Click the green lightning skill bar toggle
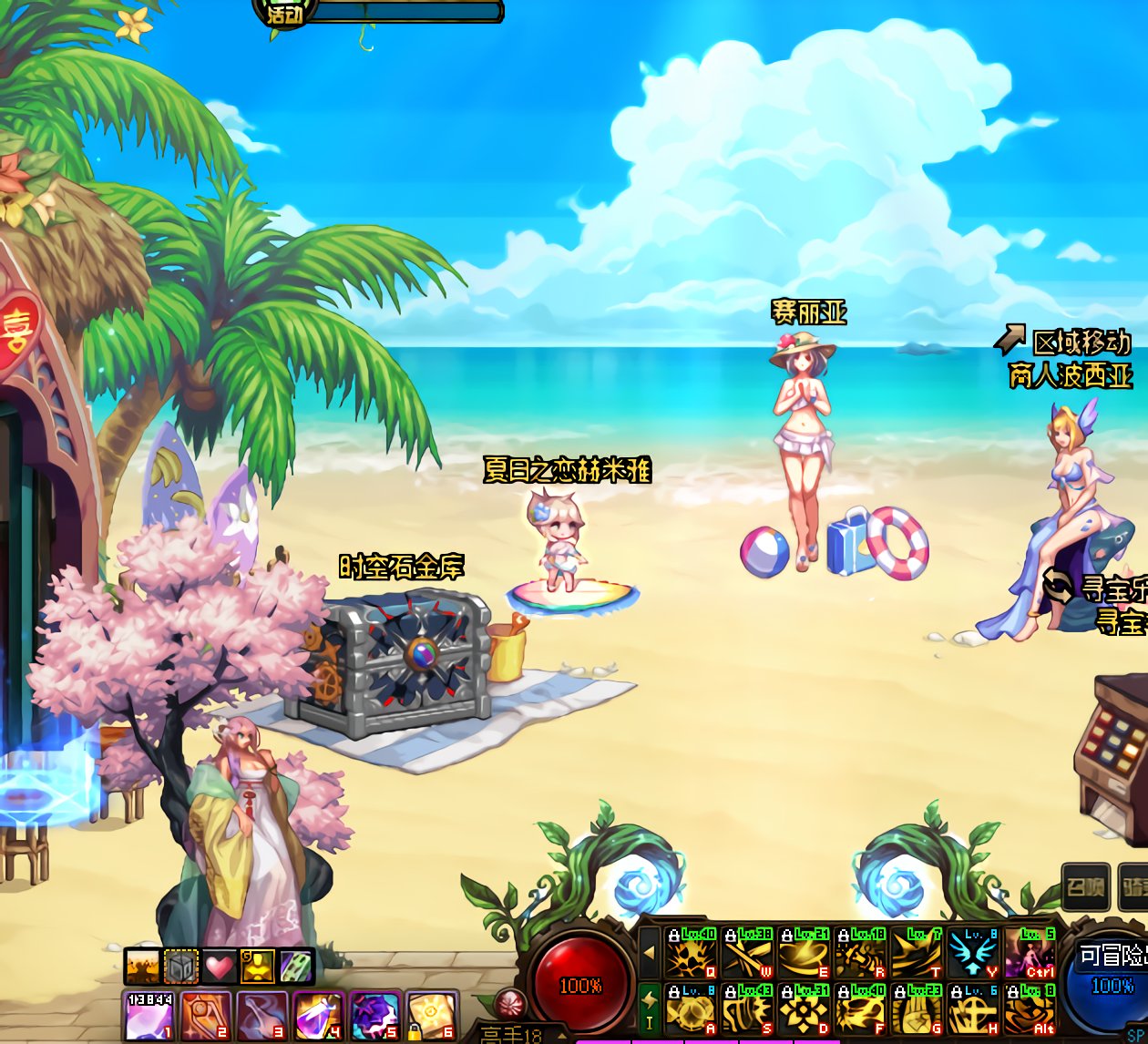The width and height of the screenshot is (1148, 1044). tap(649, 1008)
